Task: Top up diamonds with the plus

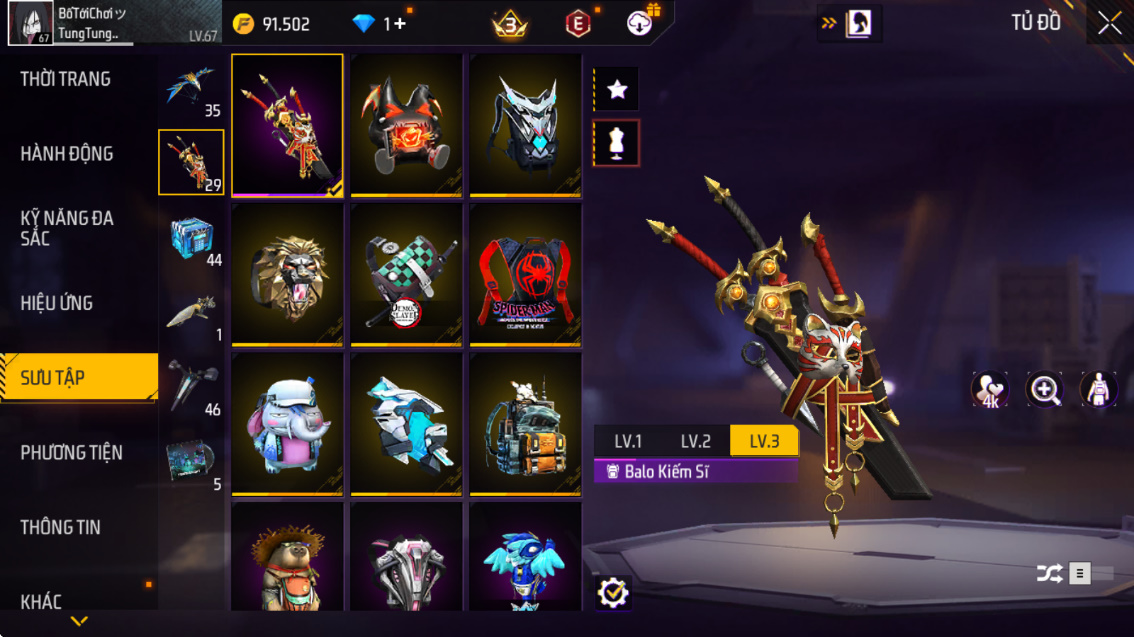Action: tap(399, 24)
